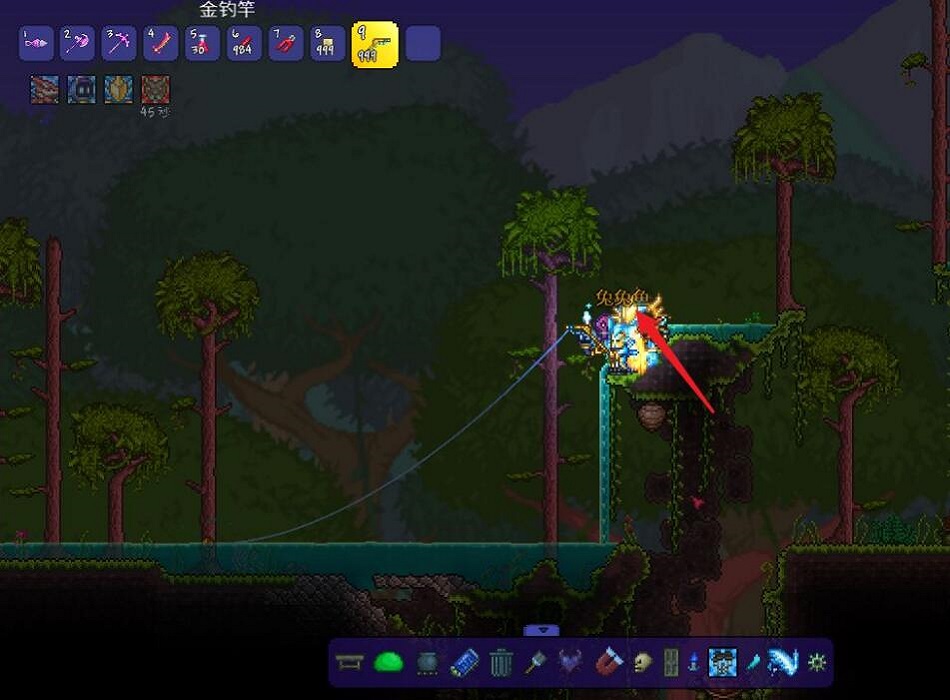Click the golden shield buff icon

(118, 89)
